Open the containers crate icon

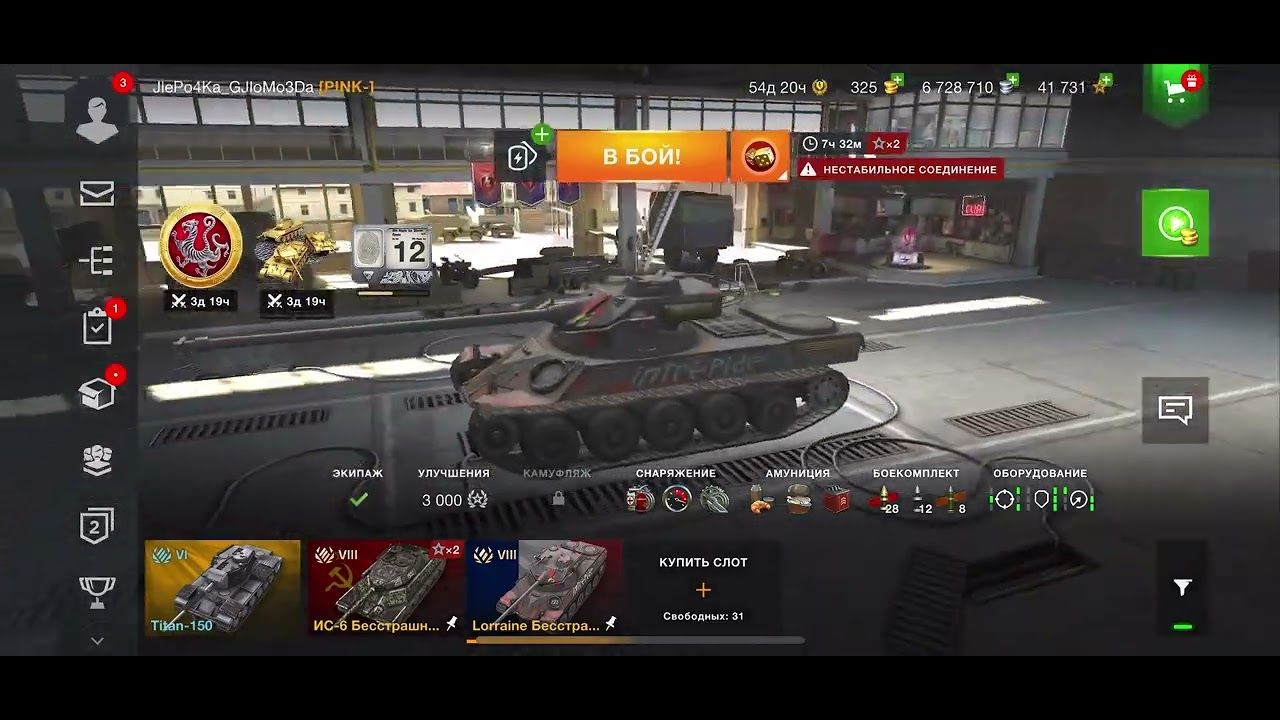pos(96,392)
